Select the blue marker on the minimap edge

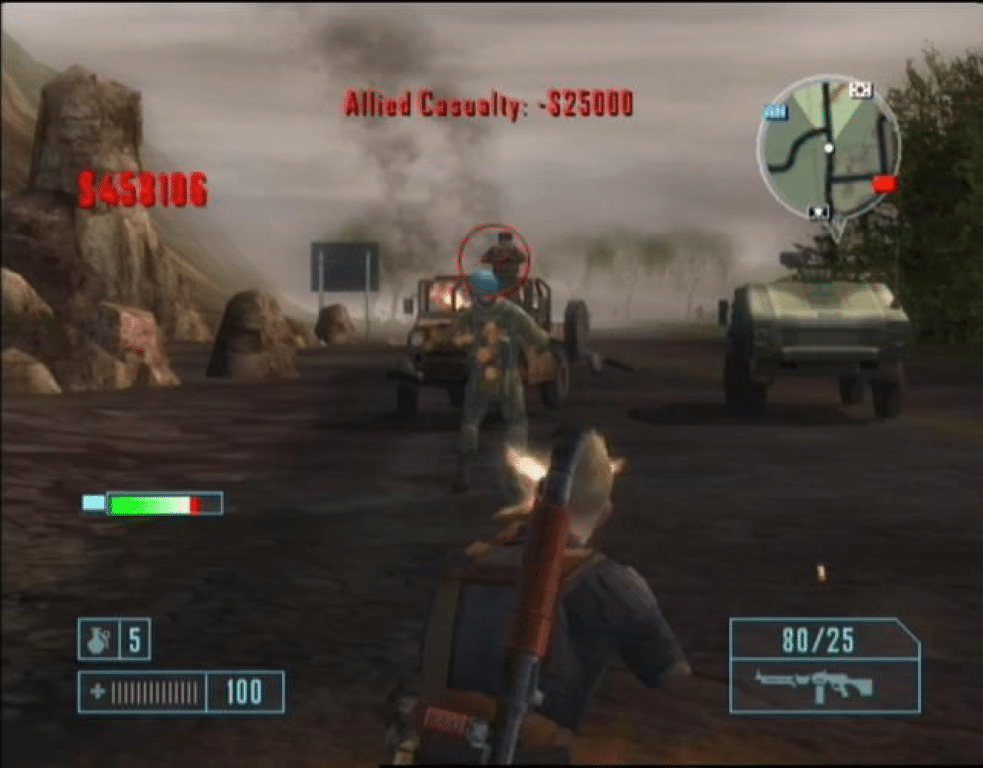point(775,112)
